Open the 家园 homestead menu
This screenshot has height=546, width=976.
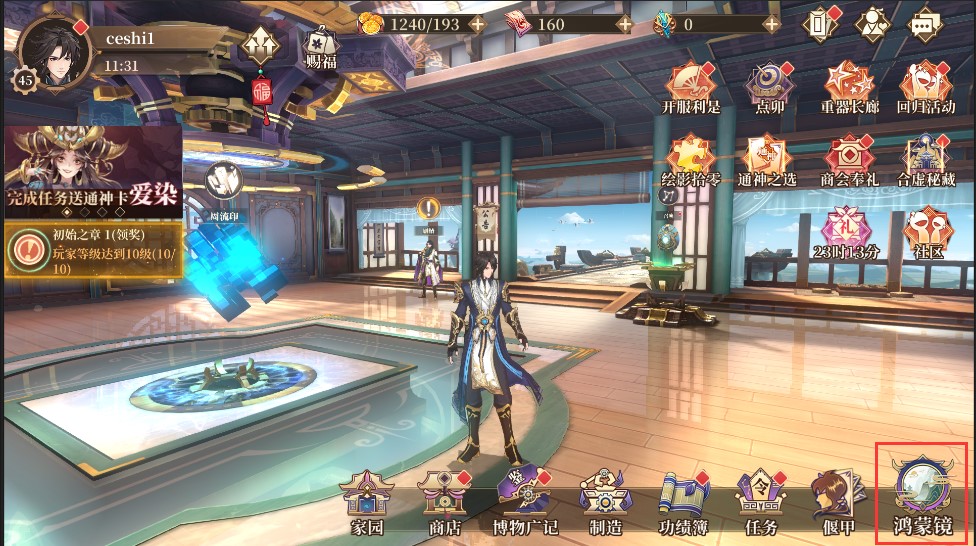tap(367, 500)
